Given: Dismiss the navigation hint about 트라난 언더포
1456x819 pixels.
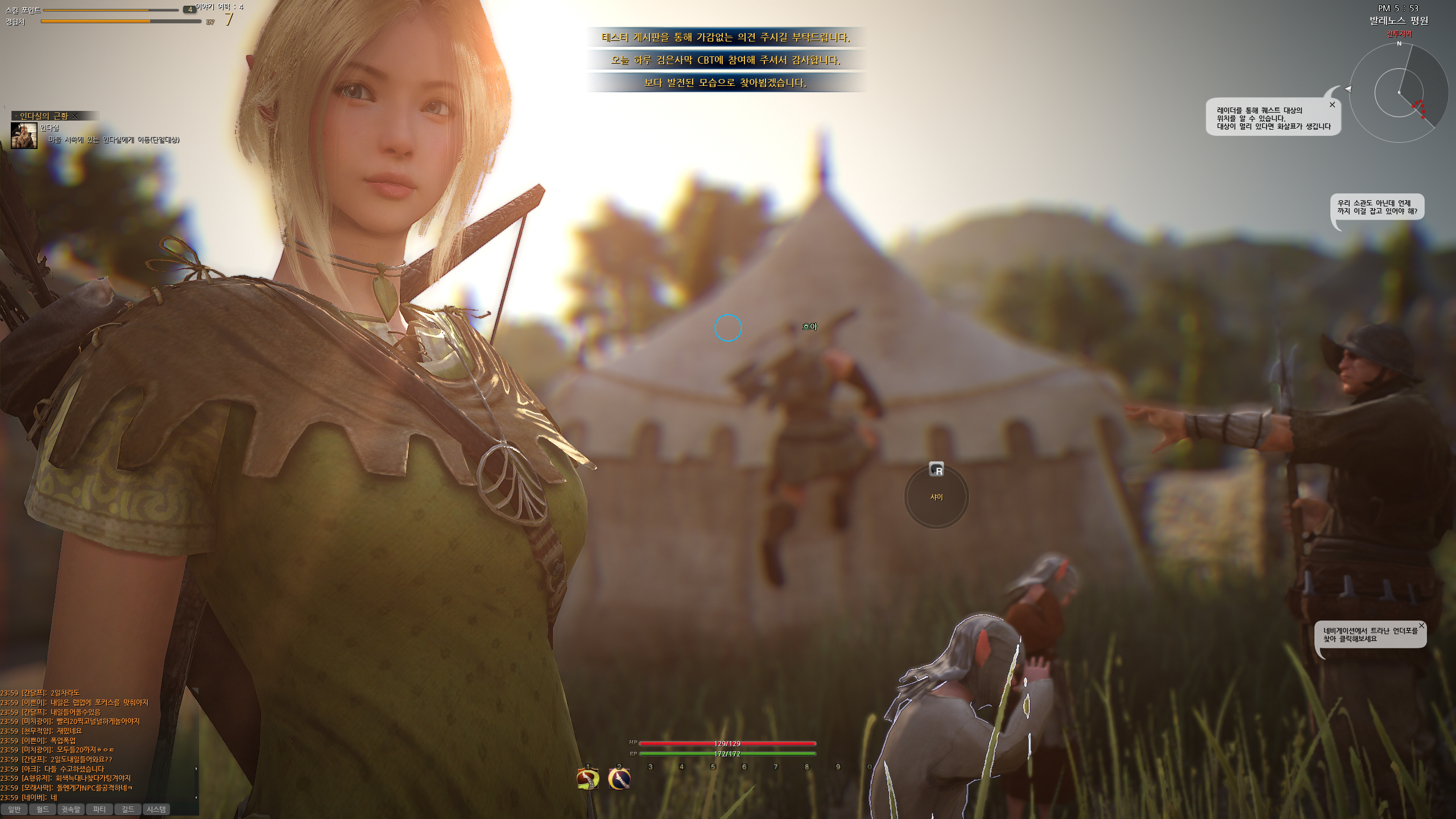Looking at the screenshot, I should pyautogui.click(x=1421, y=626).
